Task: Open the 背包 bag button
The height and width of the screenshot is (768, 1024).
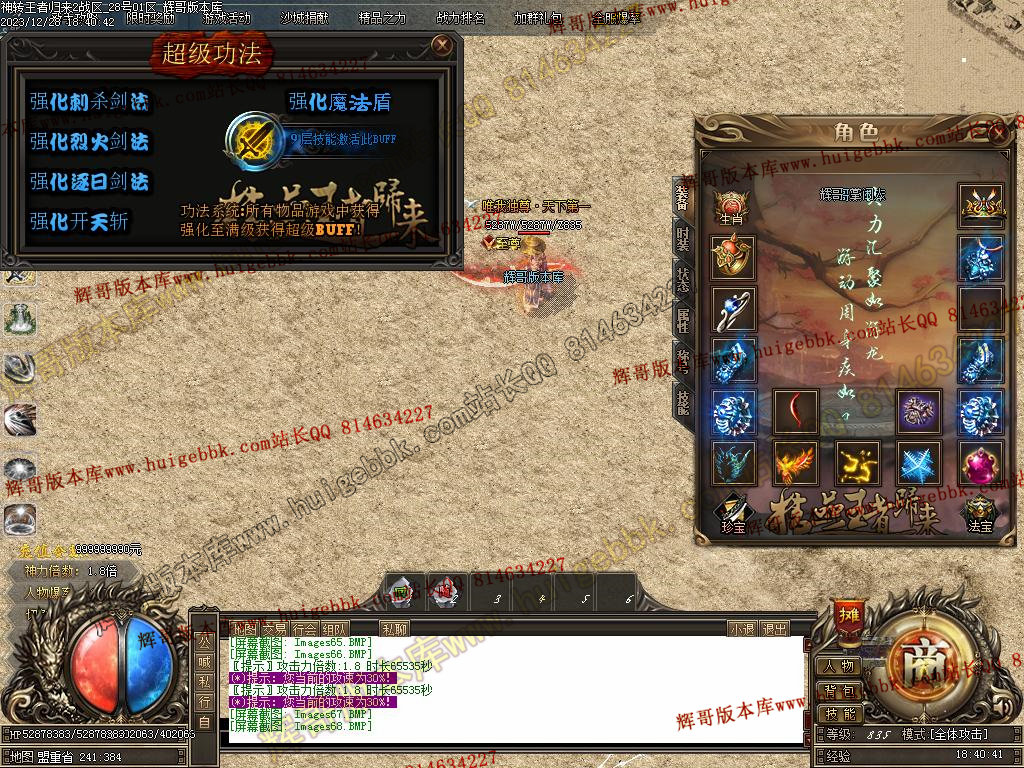Action: click(839, 690)
